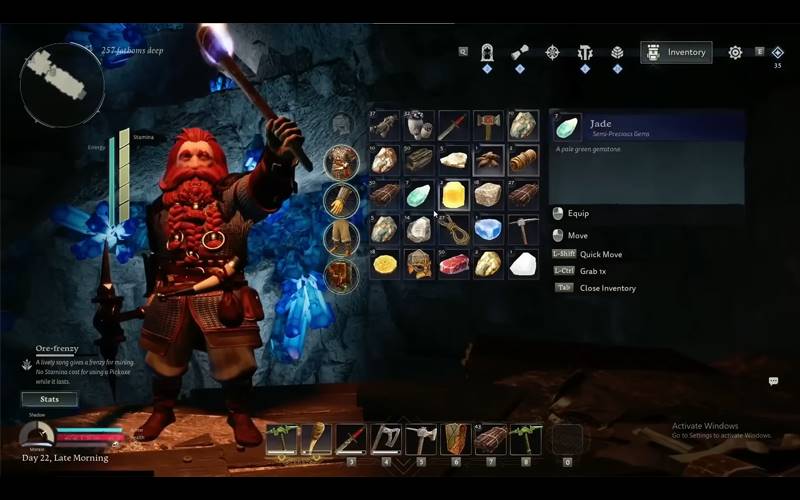Screen dimensions: 800x500
Task: Pick the gold coin stack slot
Action: coord(385,264)
